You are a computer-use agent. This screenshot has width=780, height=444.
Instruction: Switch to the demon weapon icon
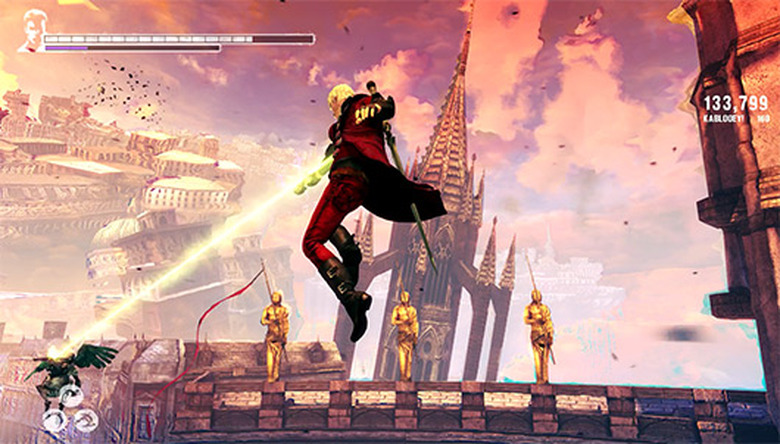[87, 420]
